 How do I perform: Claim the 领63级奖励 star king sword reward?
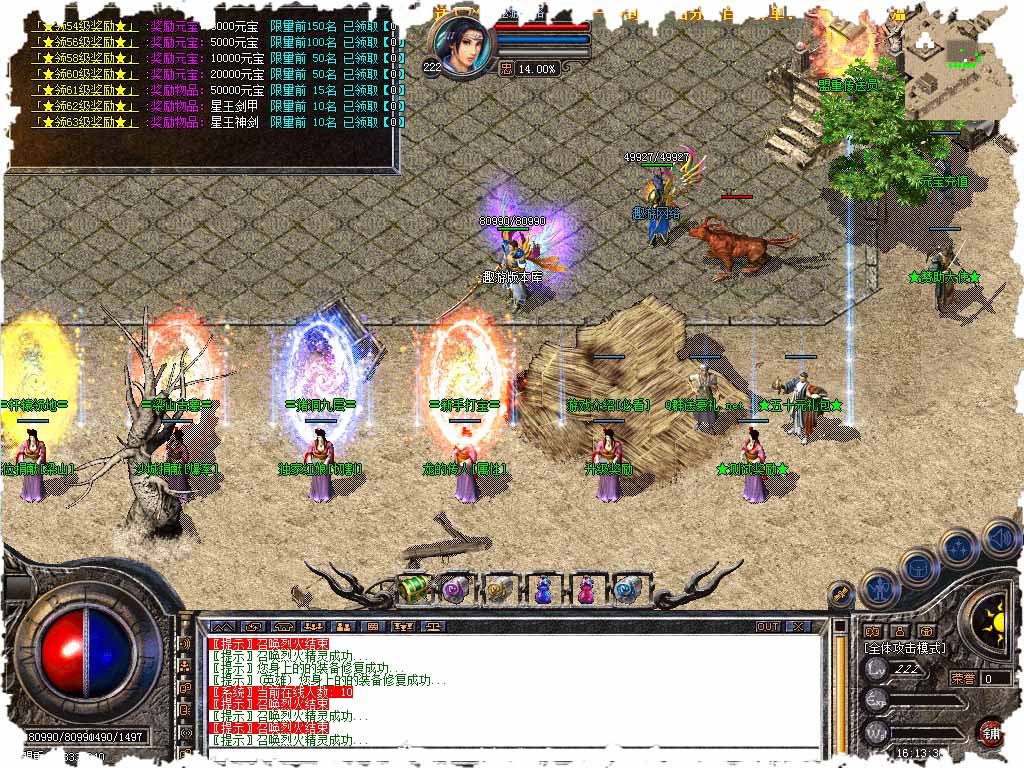pyautogui.click(x=84, y=121)
